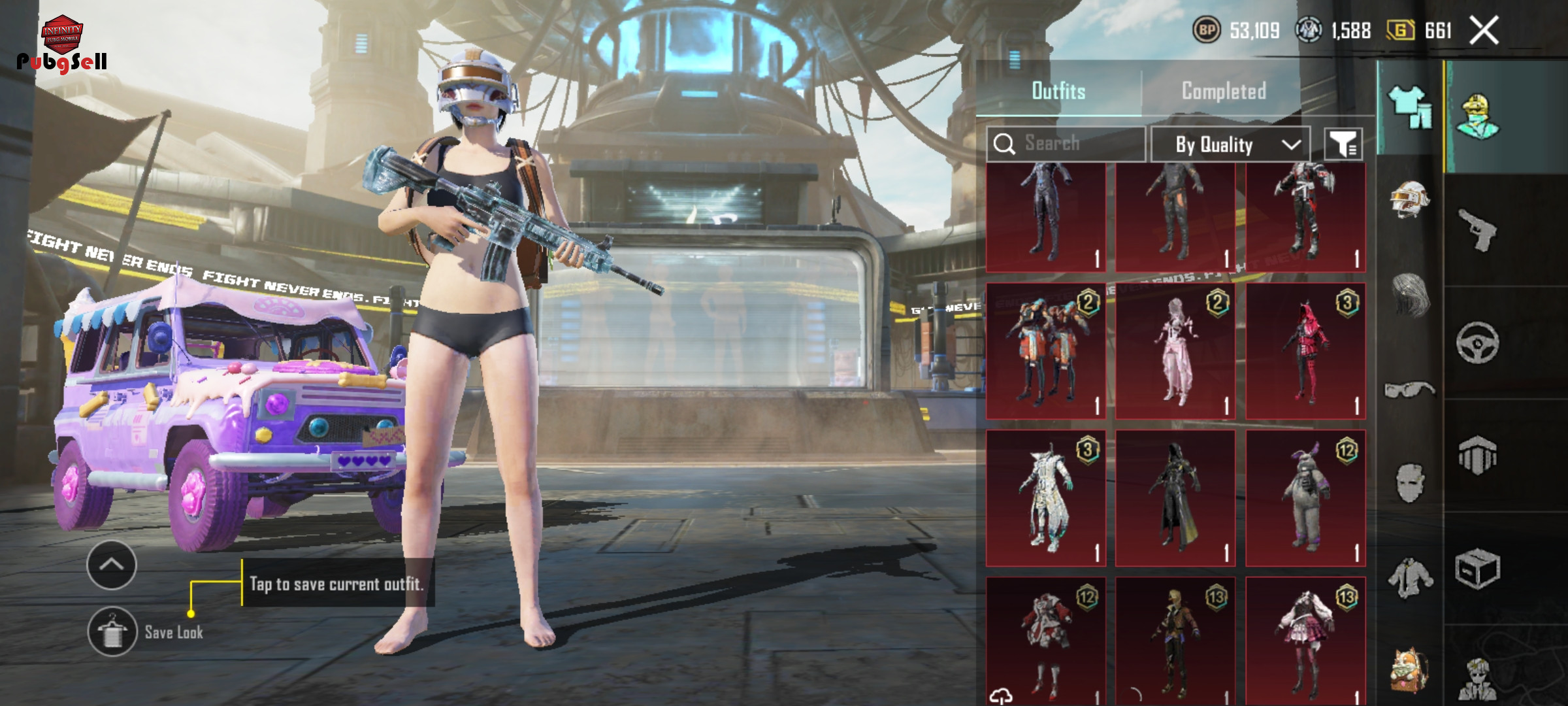
Task: Open the supply crate box category
Action: 1478,569
